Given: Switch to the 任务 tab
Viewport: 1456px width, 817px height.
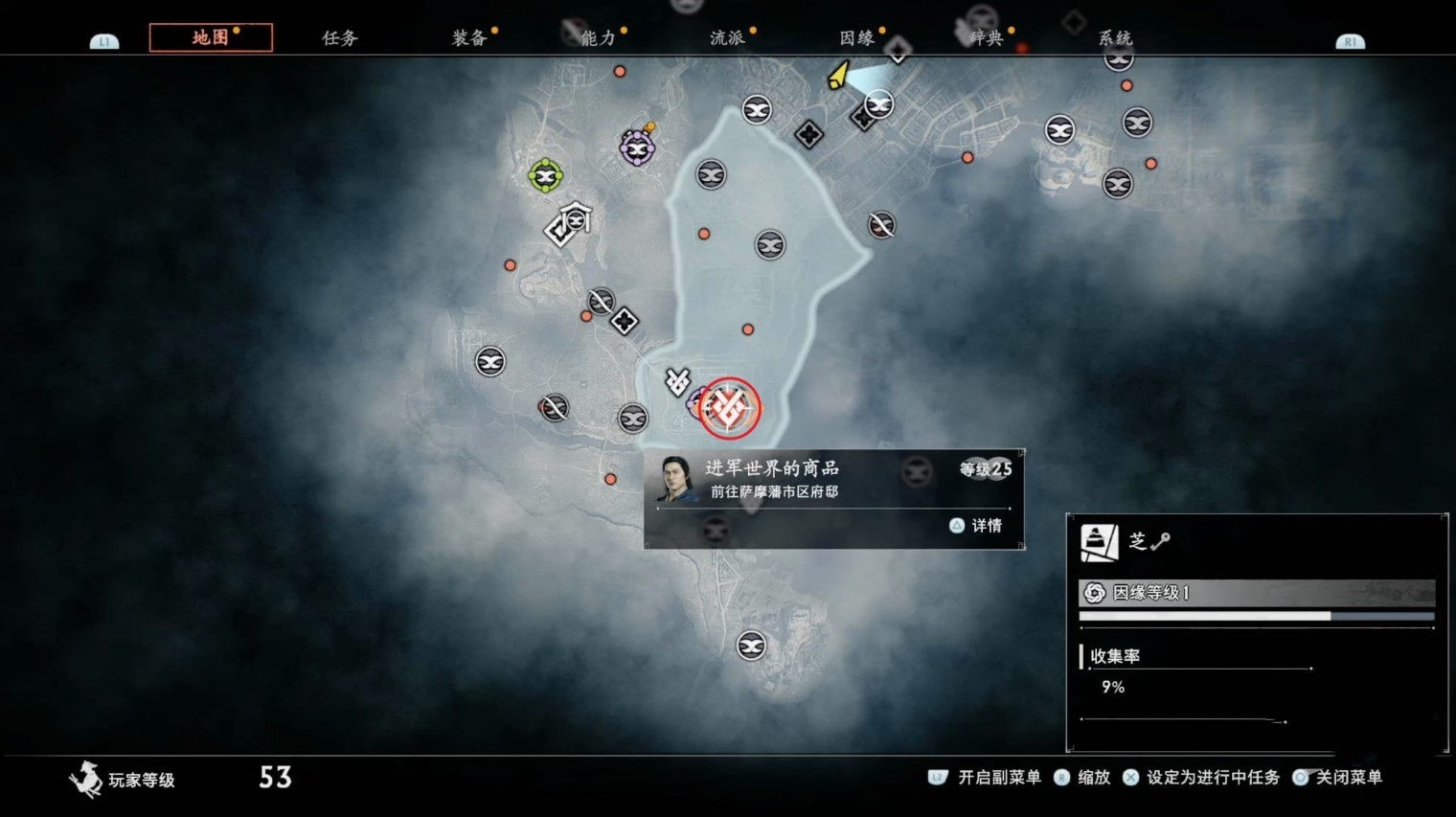Looking at the screenshot, I should (339, 38).
